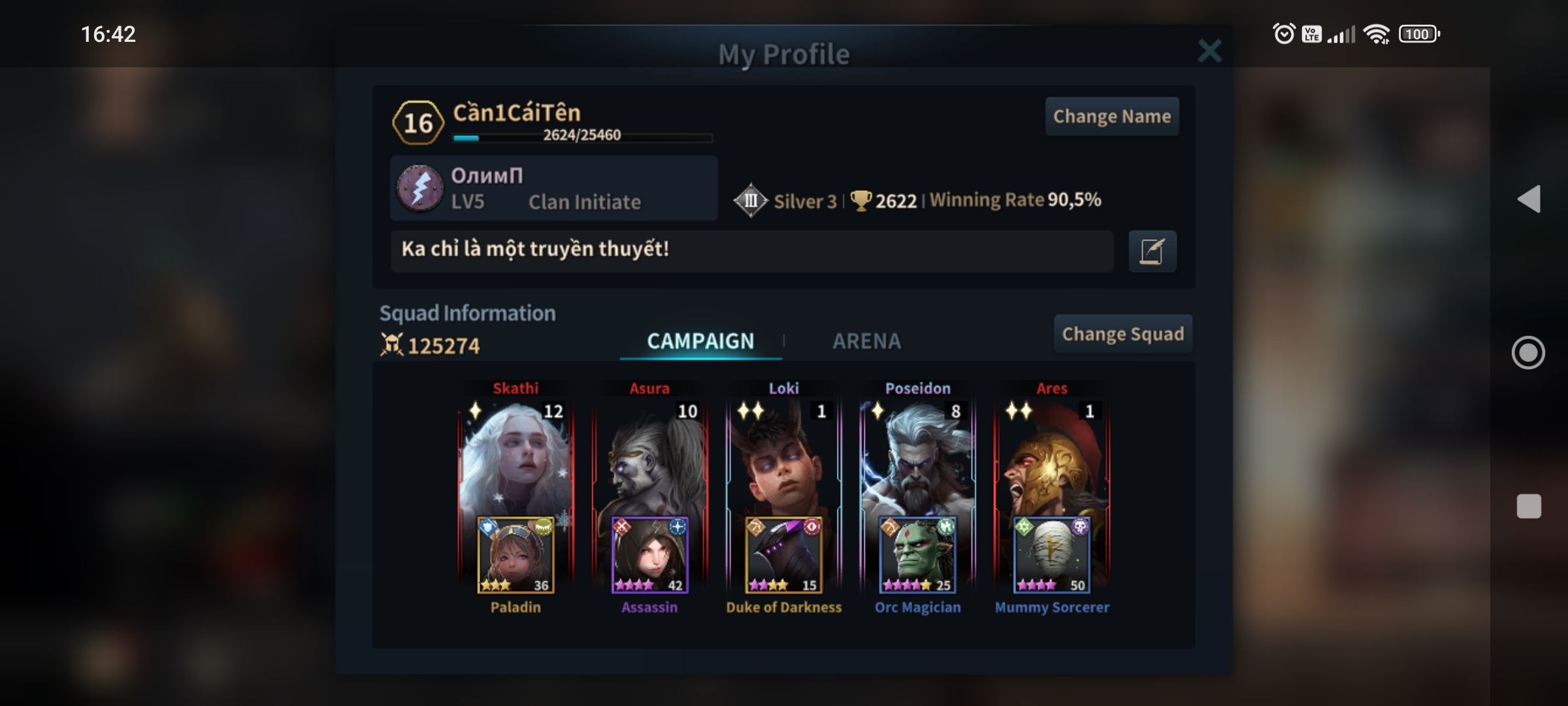Viewport: 1568px width, 706px height.
Task: Close the My Profile window
Action: (x=1209, y=51)
